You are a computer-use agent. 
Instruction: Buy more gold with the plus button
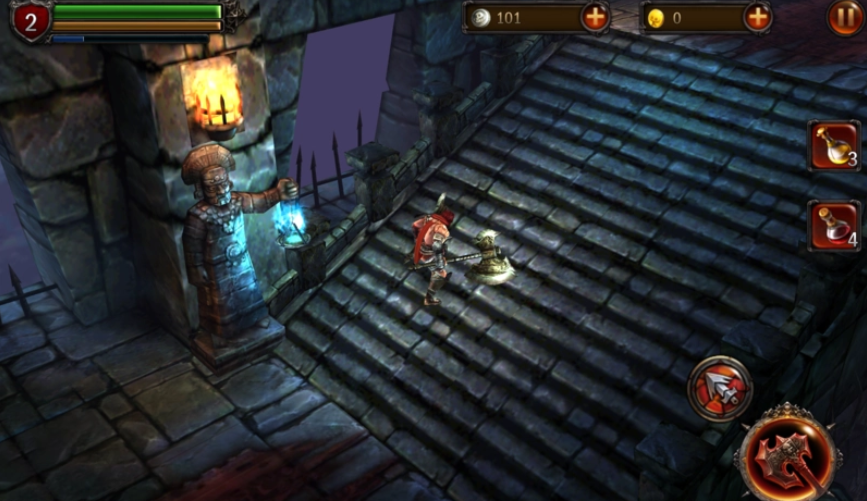[x=758, y=17]
